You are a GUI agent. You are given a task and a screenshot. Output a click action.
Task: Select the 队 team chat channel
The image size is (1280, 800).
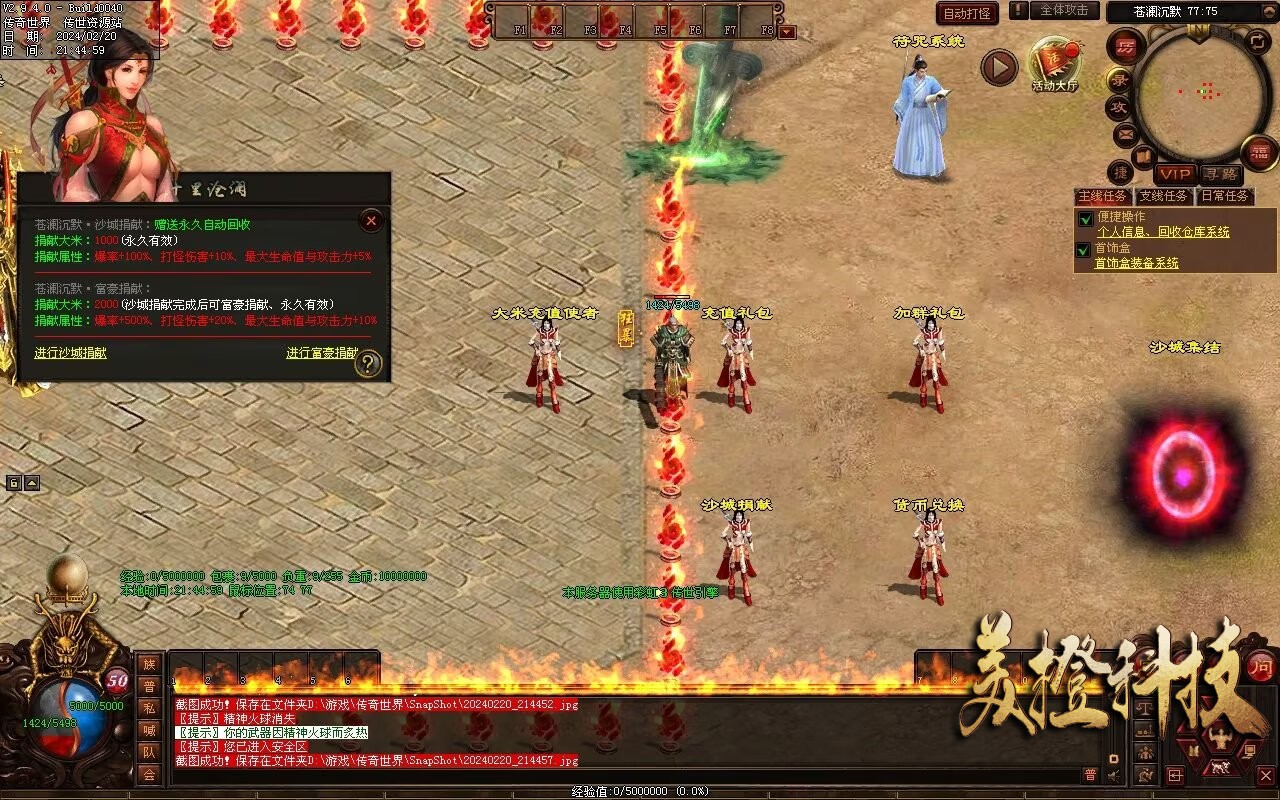tap(149, 752)
